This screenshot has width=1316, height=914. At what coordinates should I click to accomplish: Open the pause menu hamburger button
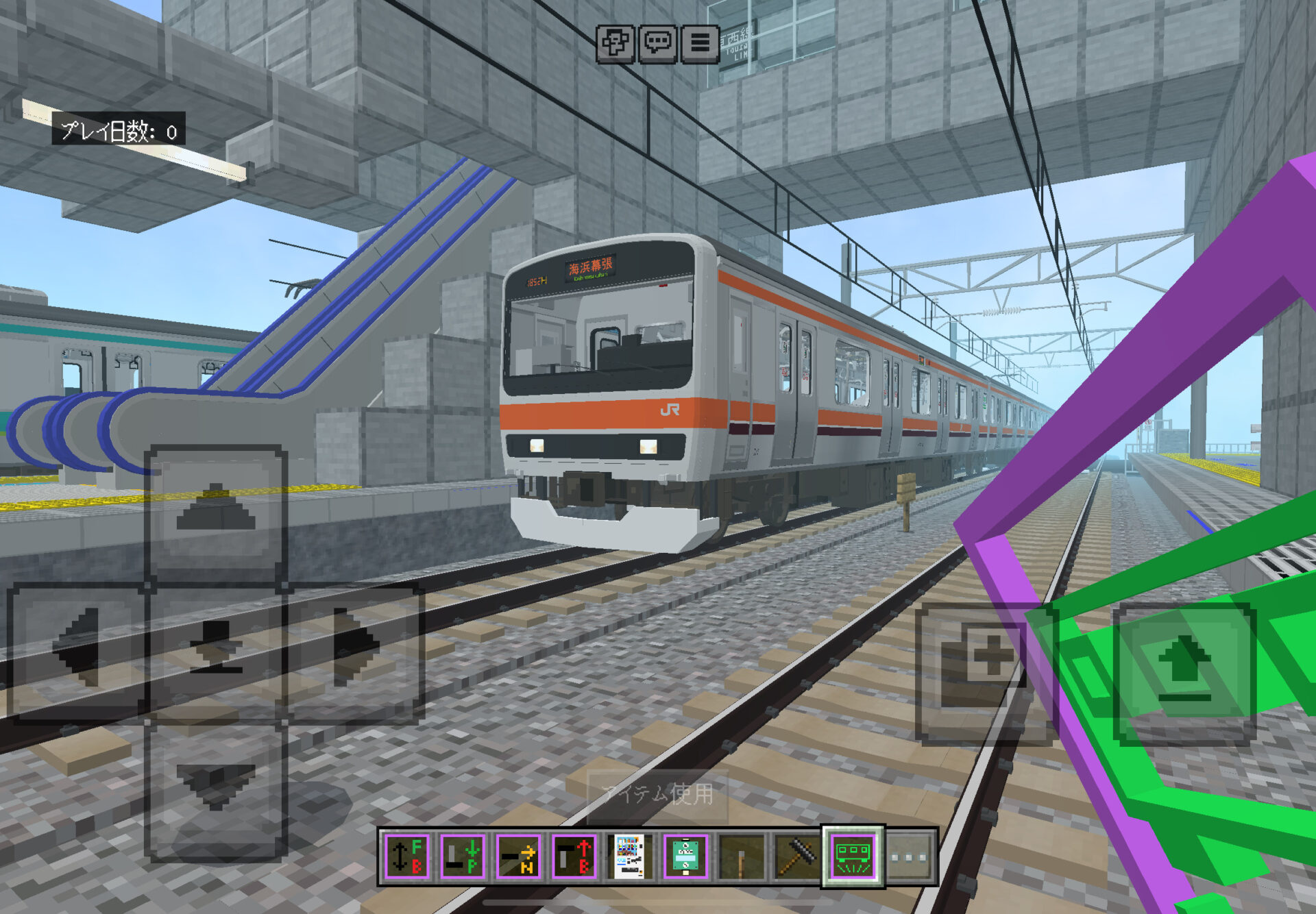pyautogui.click(x=700, y=44)
